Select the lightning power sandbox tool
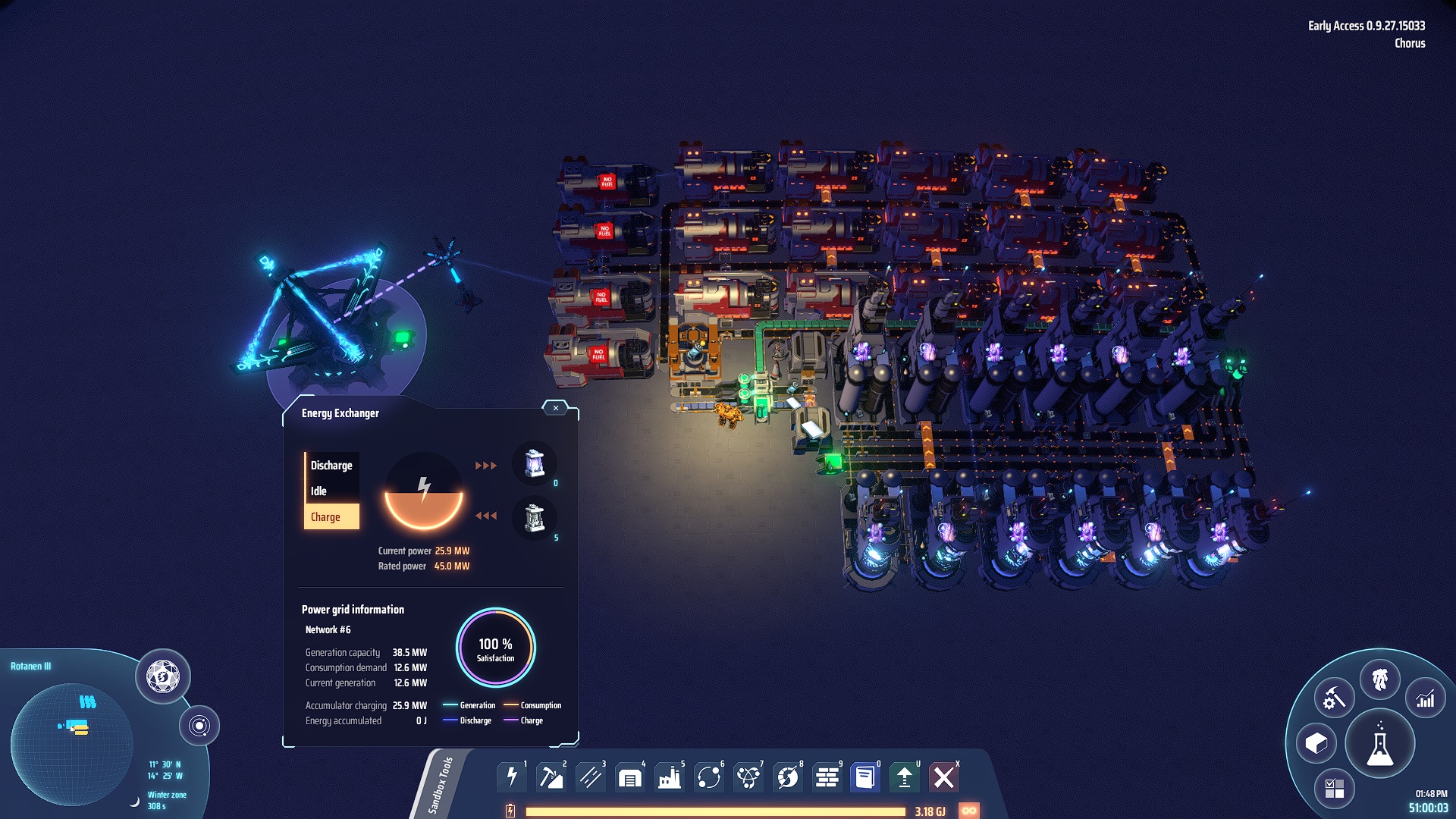The height and width of the screenshot is (819, 1456). point(513,776)
